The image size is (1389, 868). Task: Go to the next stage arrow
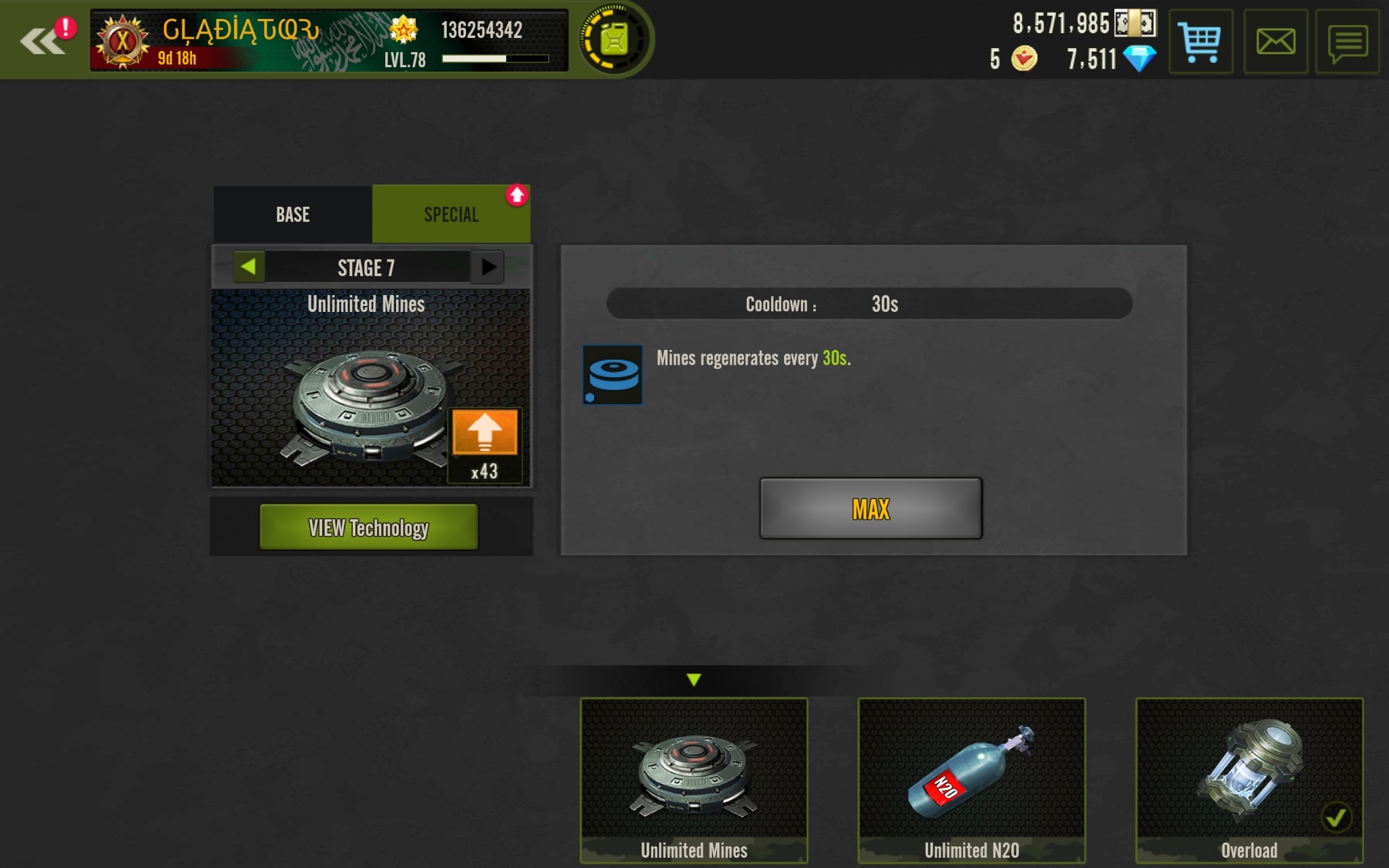tap(488, 267)
